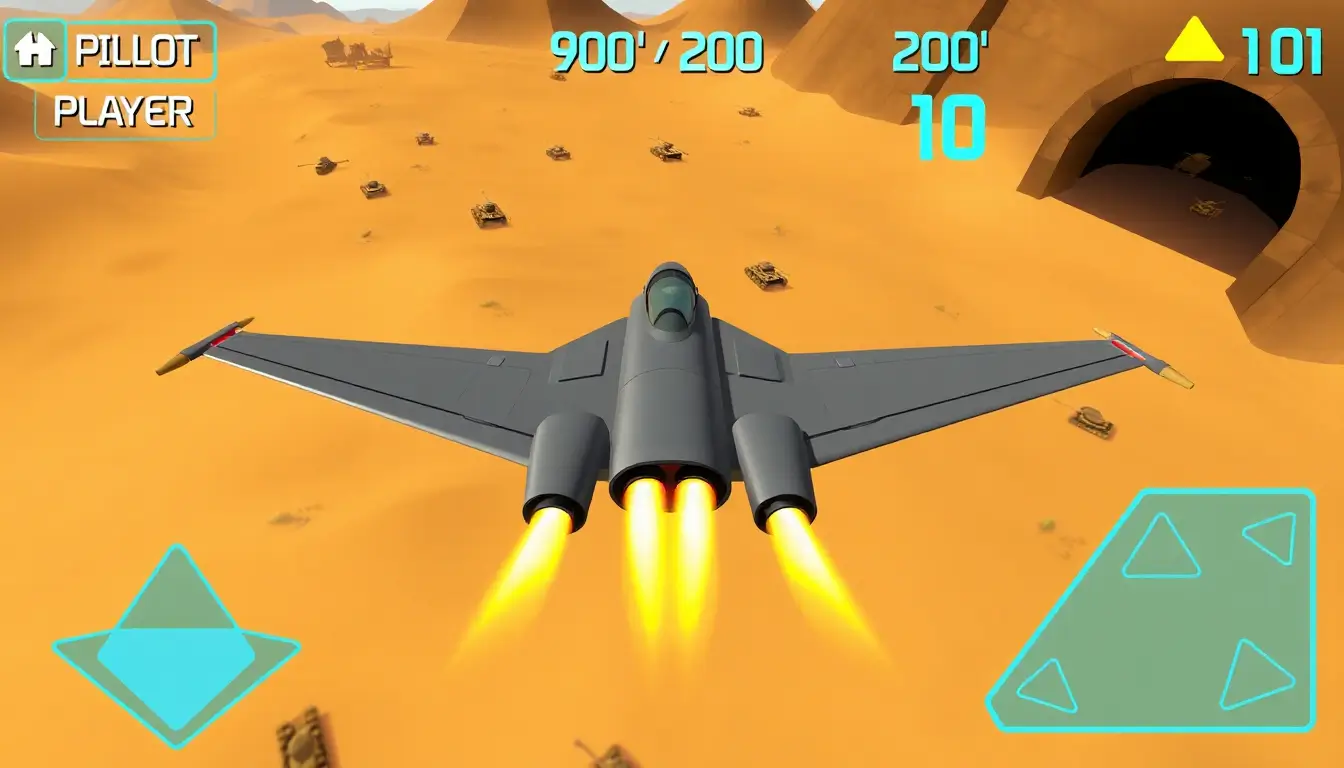Open the PLAYER panel button
This screenshot has height=768, width=1344.
point(124,112)
